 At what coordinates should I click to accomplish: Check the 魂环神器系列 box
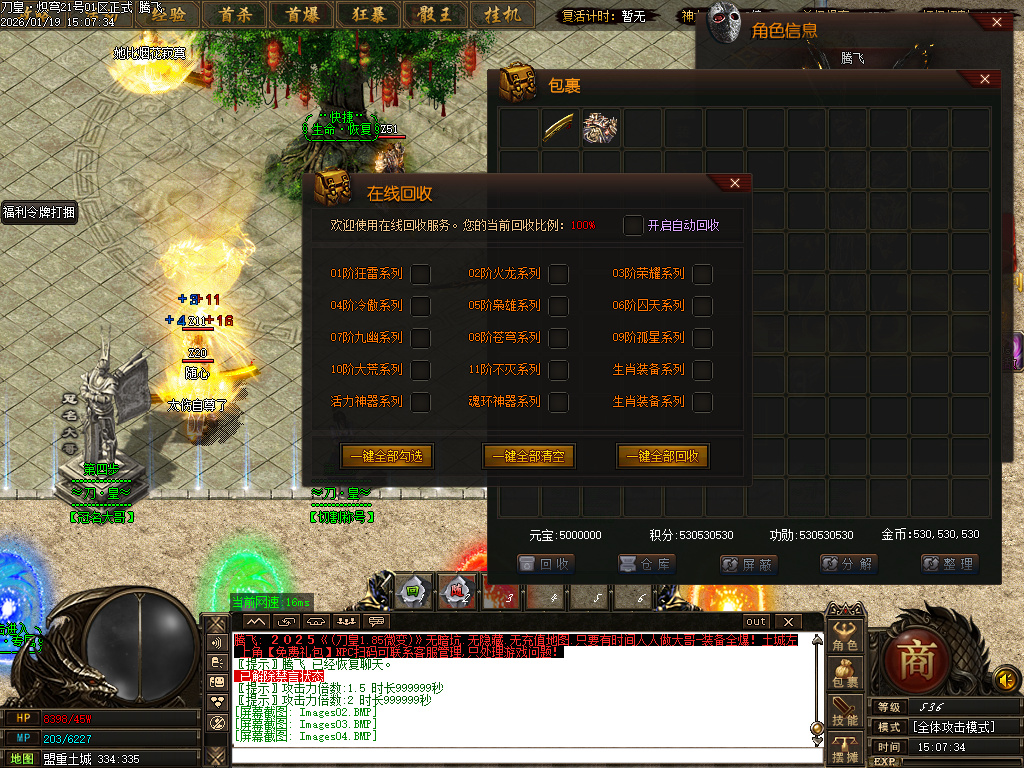click(559, 401)
